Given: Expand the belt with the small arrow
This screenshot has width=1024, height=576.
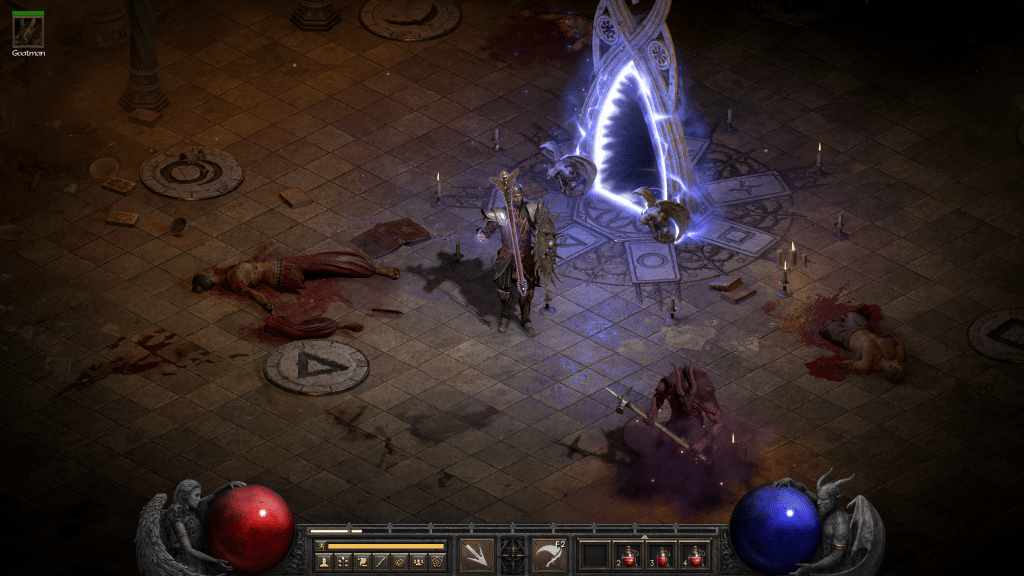Looking at the screenshot, I should (645, 537).
